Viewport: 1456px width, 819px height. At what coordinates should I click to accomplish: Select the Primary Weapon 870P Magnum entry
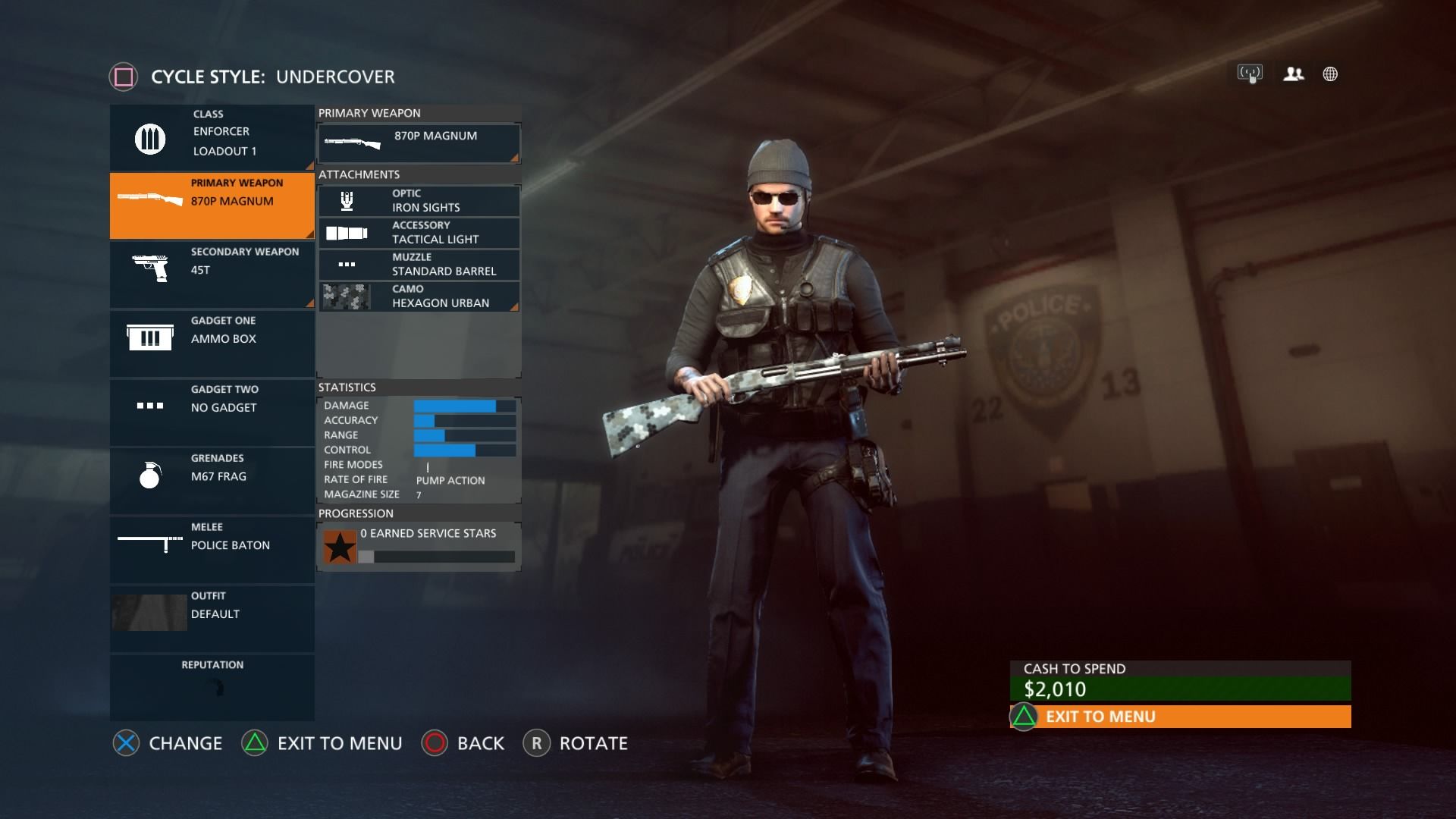tap(212, 205)
